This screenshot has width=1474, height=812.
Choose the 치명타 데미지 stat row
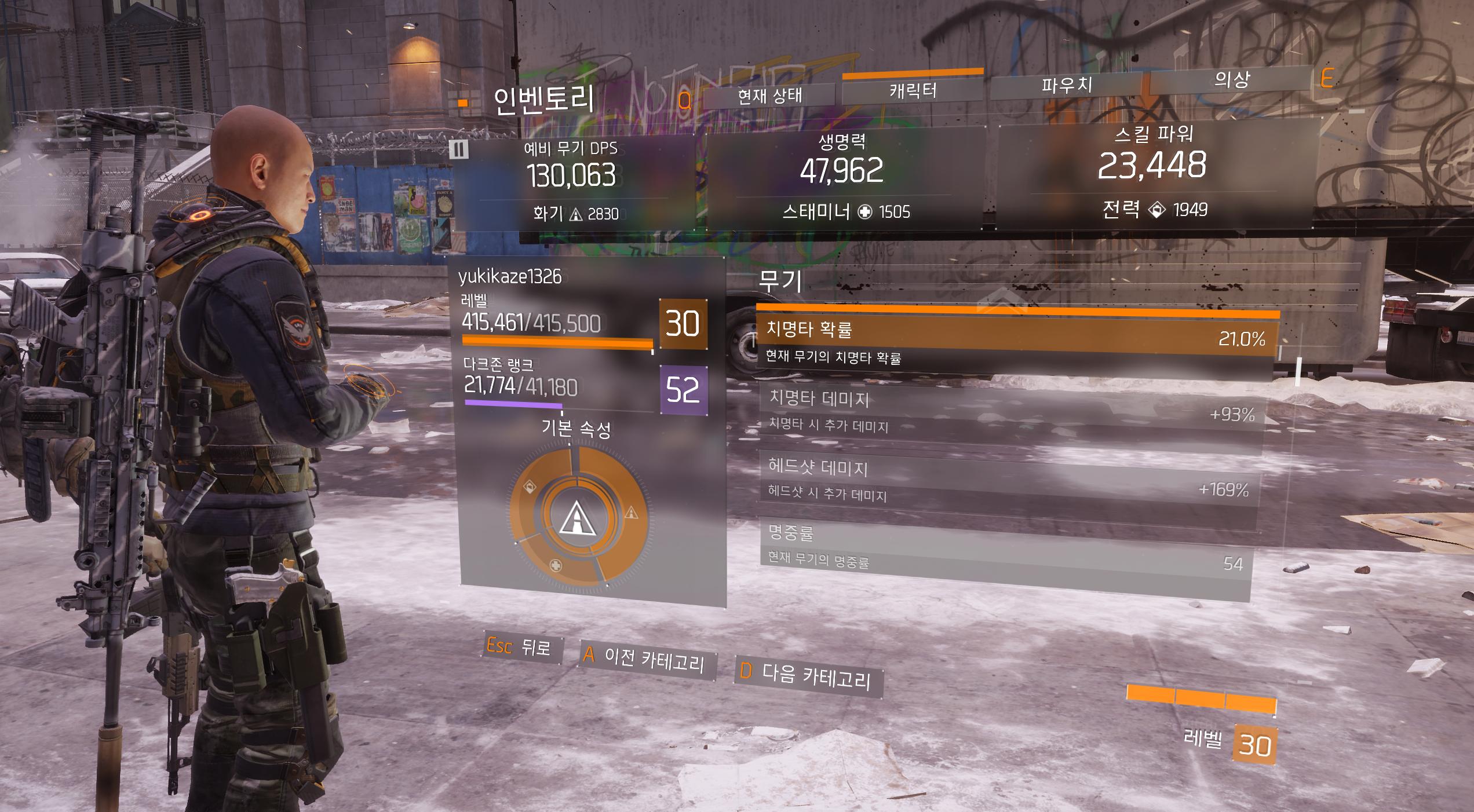point(1011,412)
